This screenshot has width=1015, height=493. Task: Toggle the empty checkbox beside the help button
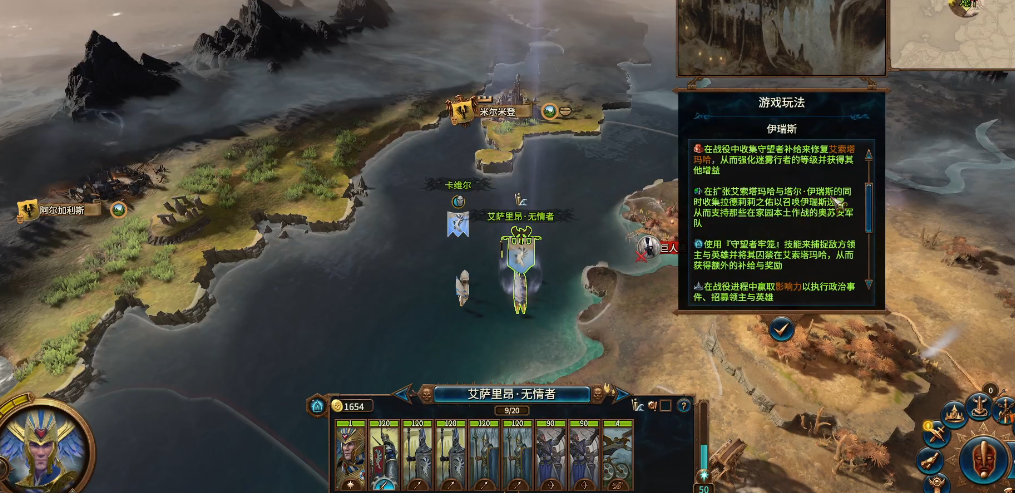(664, 406)
